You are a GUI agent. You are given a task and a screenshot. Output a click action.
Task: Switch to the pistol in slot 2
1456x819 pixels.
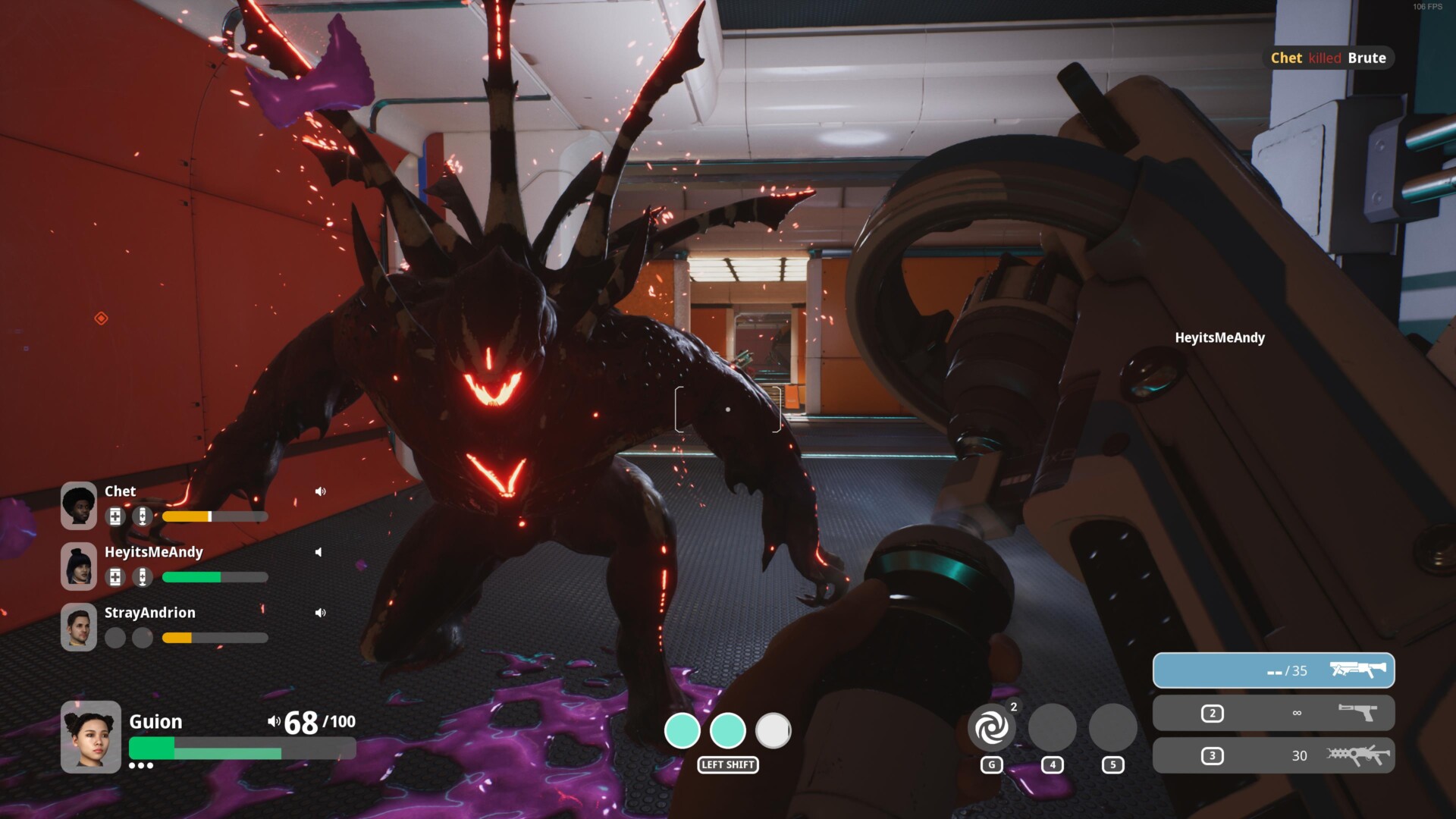(1273, 713)
